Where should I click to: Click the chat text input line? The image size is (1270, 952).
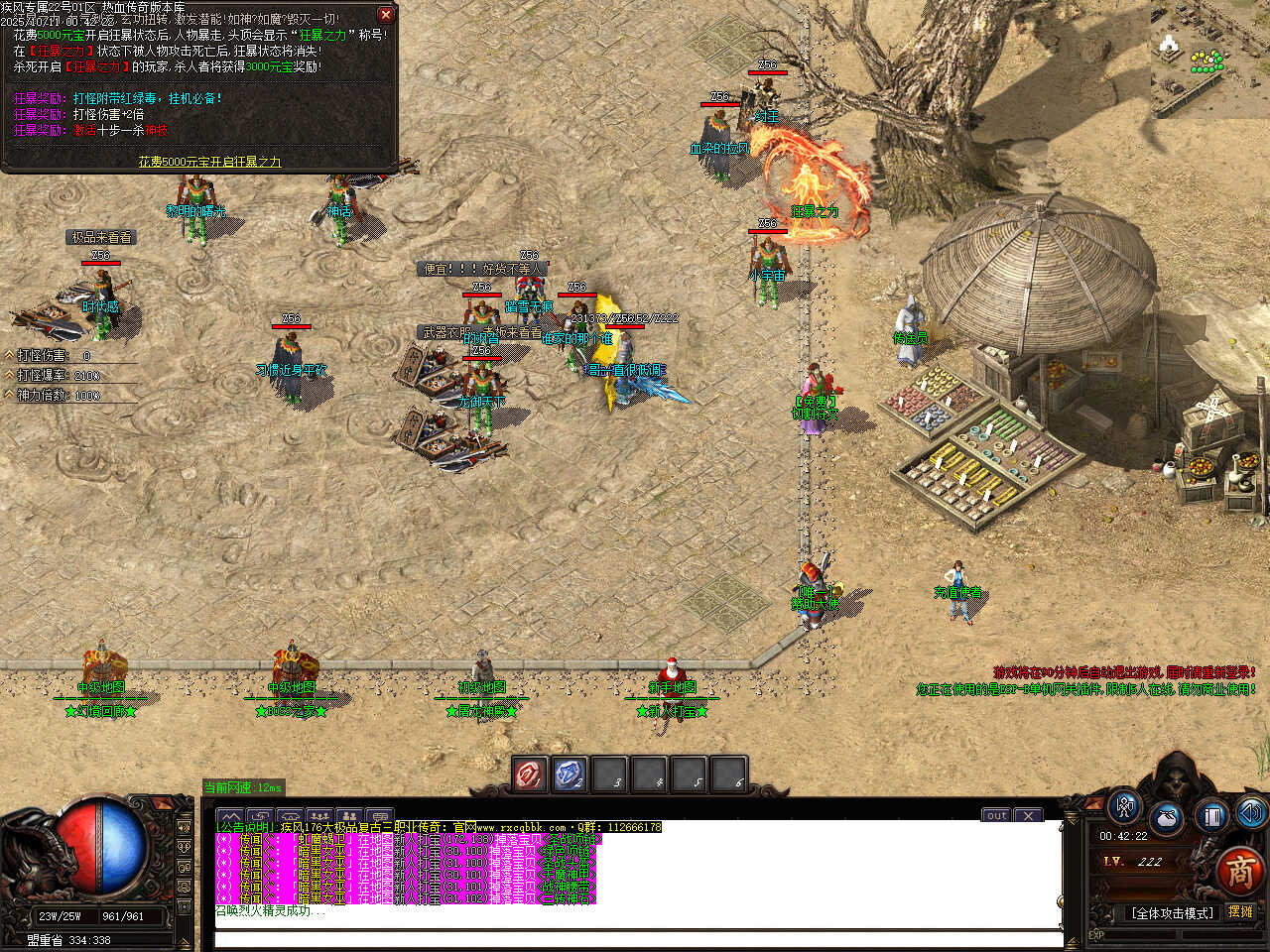(x=635, y=938)
